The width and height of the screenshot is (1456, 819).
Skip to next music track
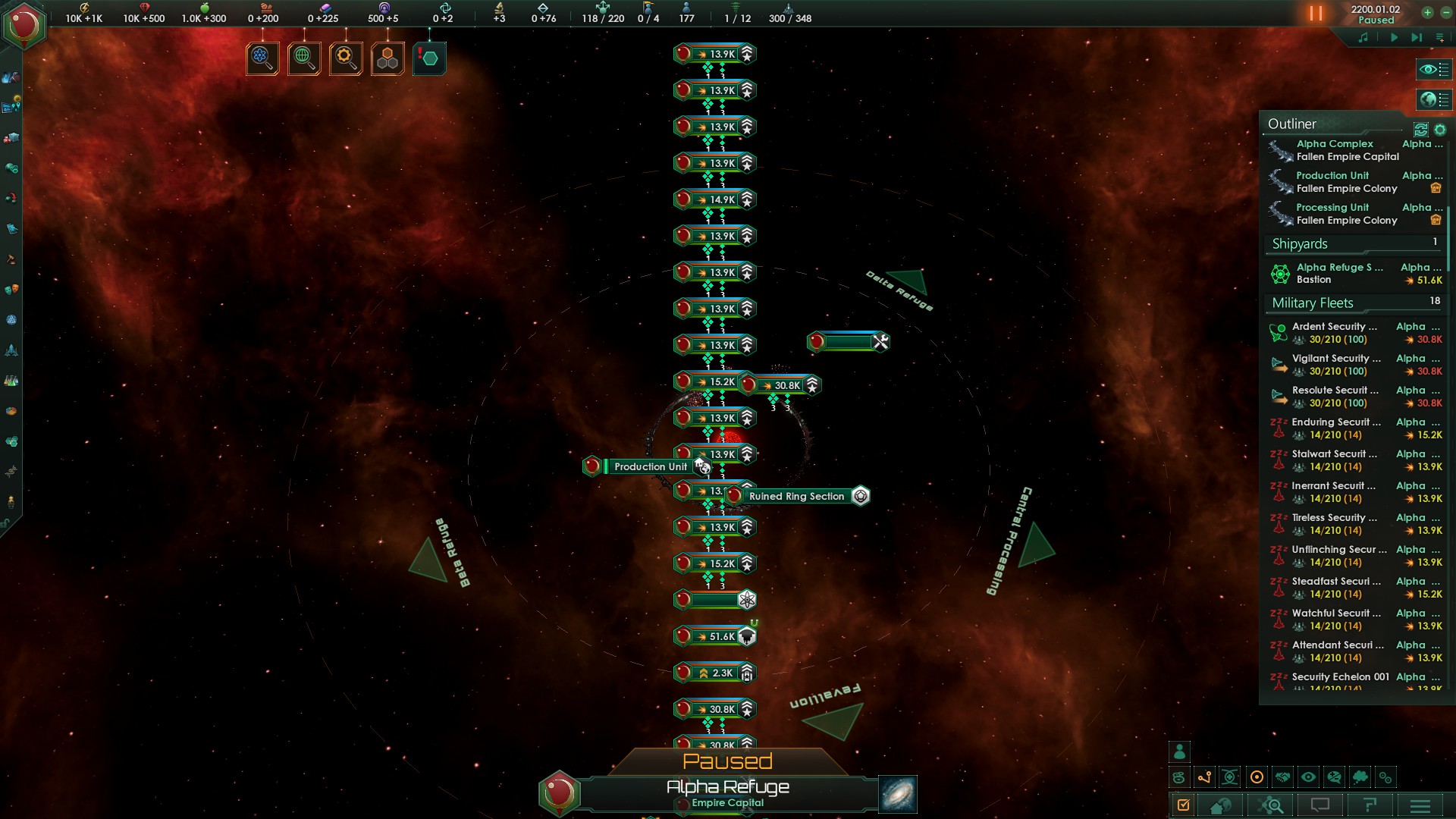(x=1416, y=37)
